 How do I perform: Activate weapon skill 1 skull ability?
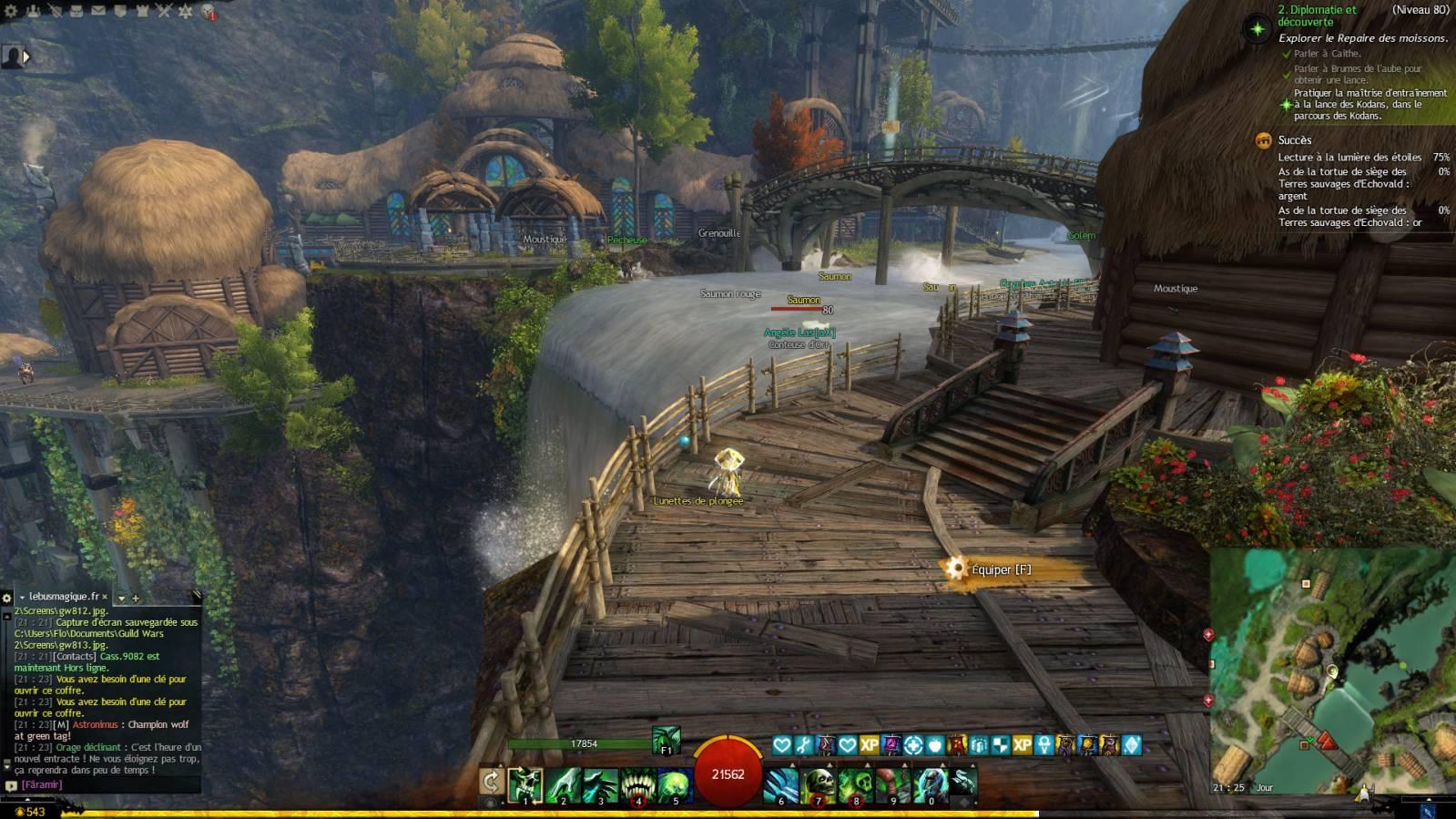[x=524, y=785]
